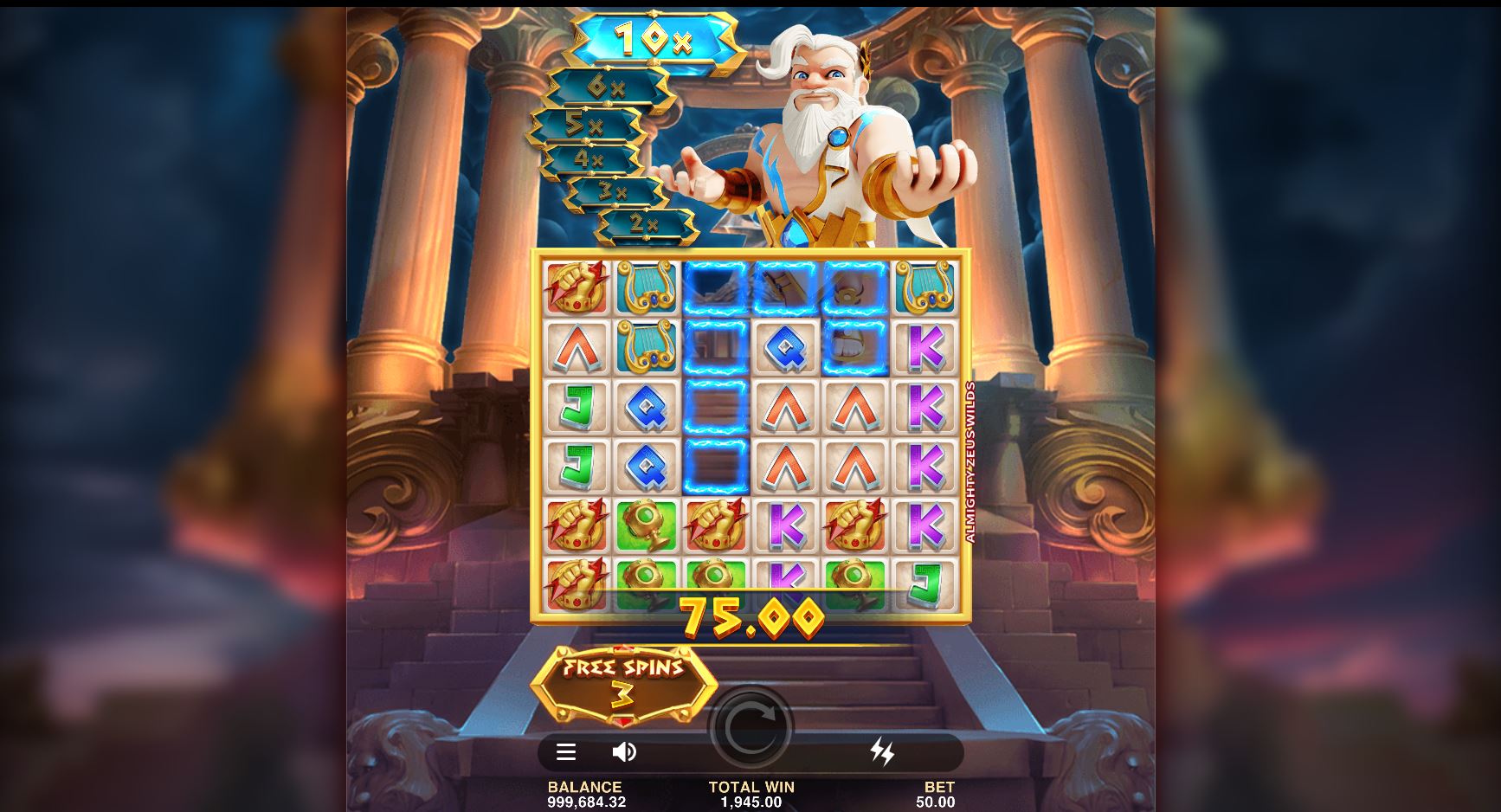Click the 2x multiplier tier
This screenshot has height=812, width=1501.
pos(641,222)
